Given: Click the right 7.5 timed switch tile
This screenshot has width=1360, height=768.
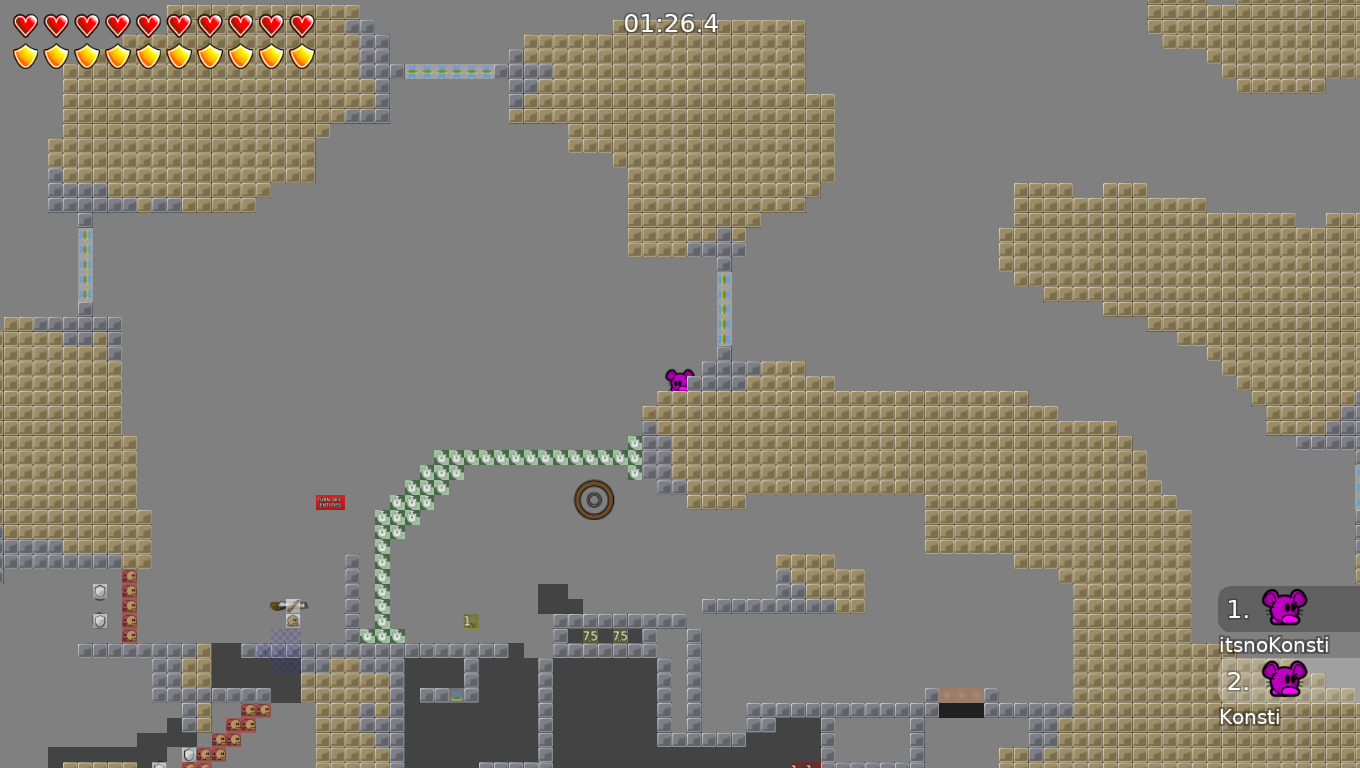Looking at the screenshot, I should coord(619,635).
